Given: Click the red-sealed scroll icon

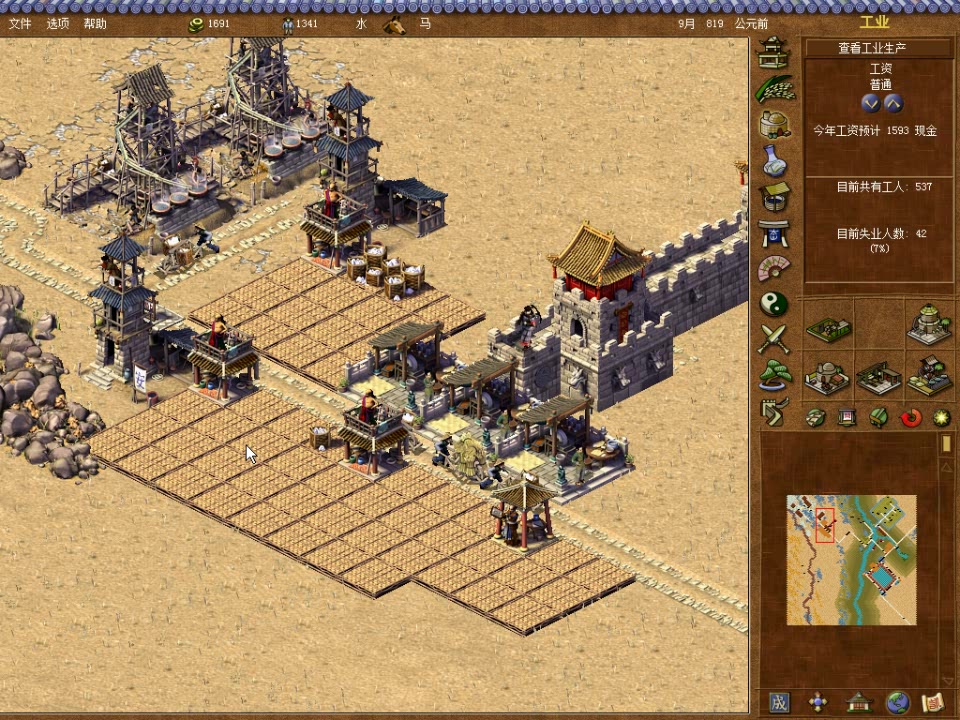Looking at the screenshot, I should pos(932,702).
